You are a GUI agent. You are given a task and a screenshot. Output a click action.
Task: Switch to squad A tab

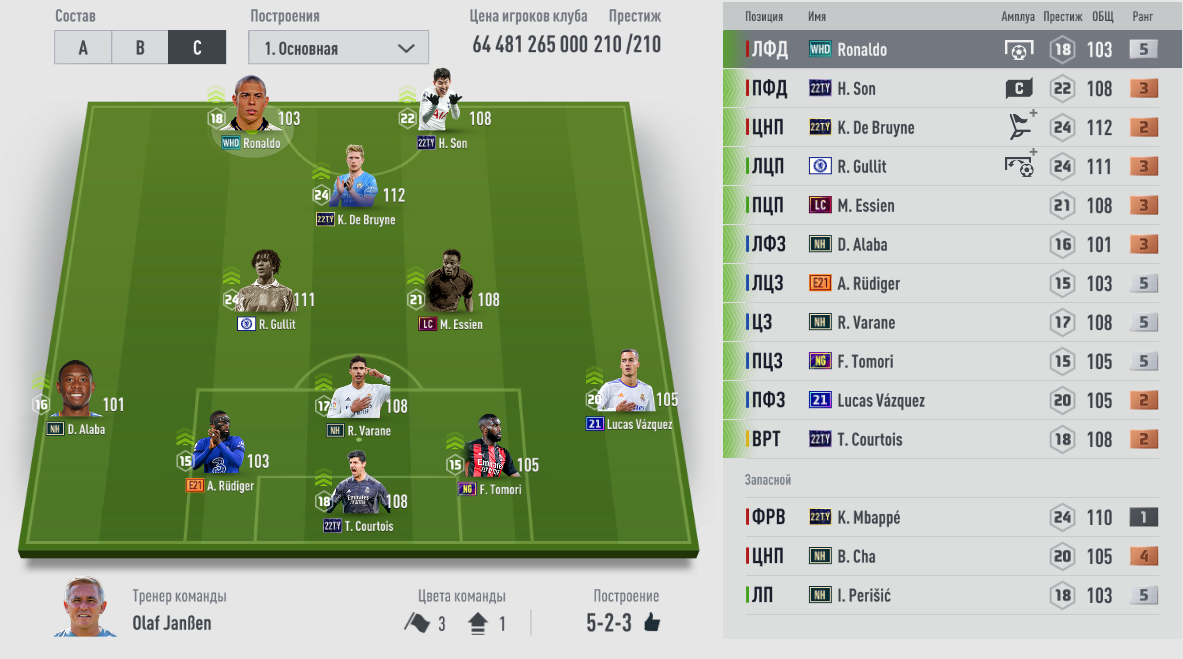(x=83, y=48)
